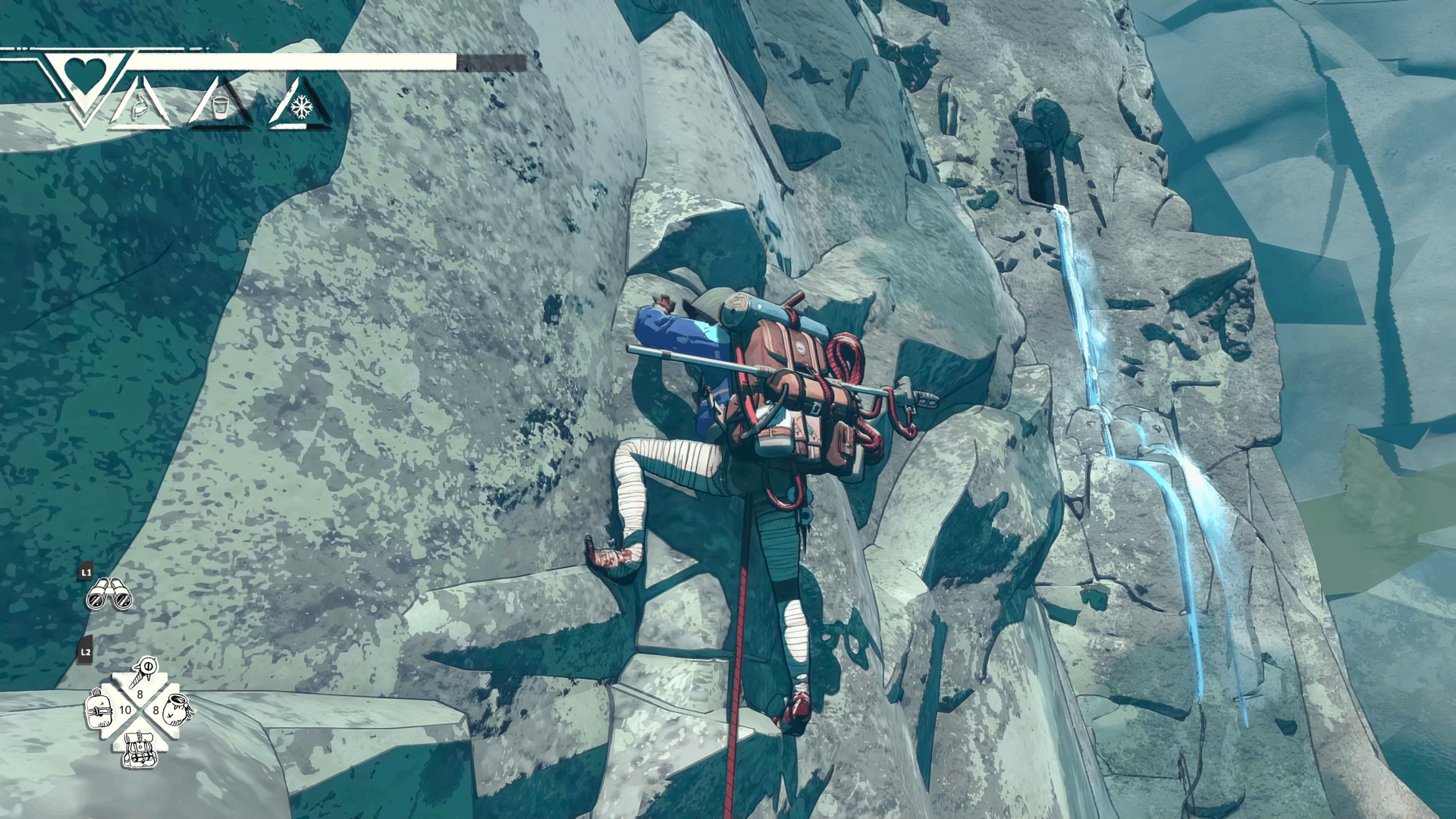Expand the center of the item wheel
The height and width of the screenshot is (819, 1456).
coord(140,711)
